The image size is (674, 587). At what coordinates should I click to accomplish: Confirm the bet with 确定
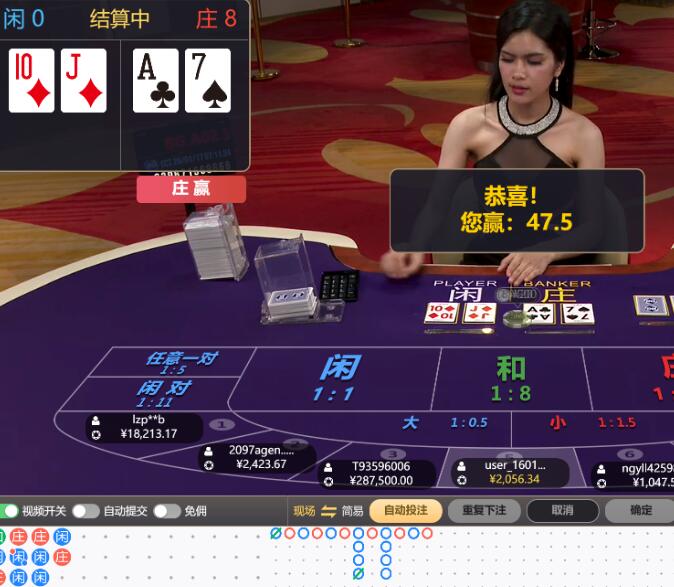[x=640, y=510]
